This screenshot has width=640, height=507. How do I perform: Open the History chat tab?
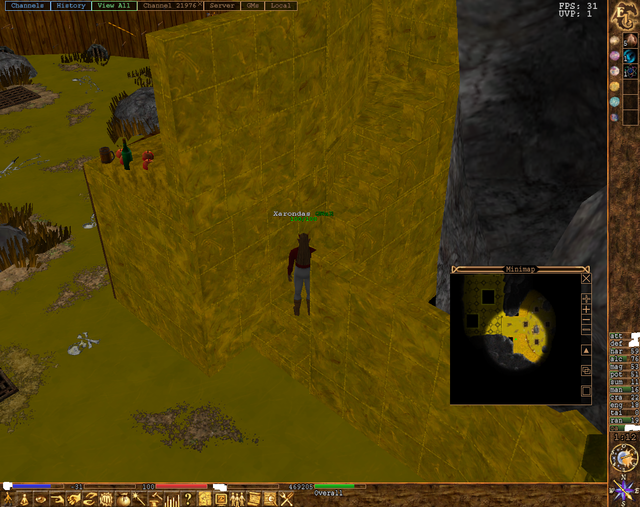pyautogui.click(x=70, y=6)
